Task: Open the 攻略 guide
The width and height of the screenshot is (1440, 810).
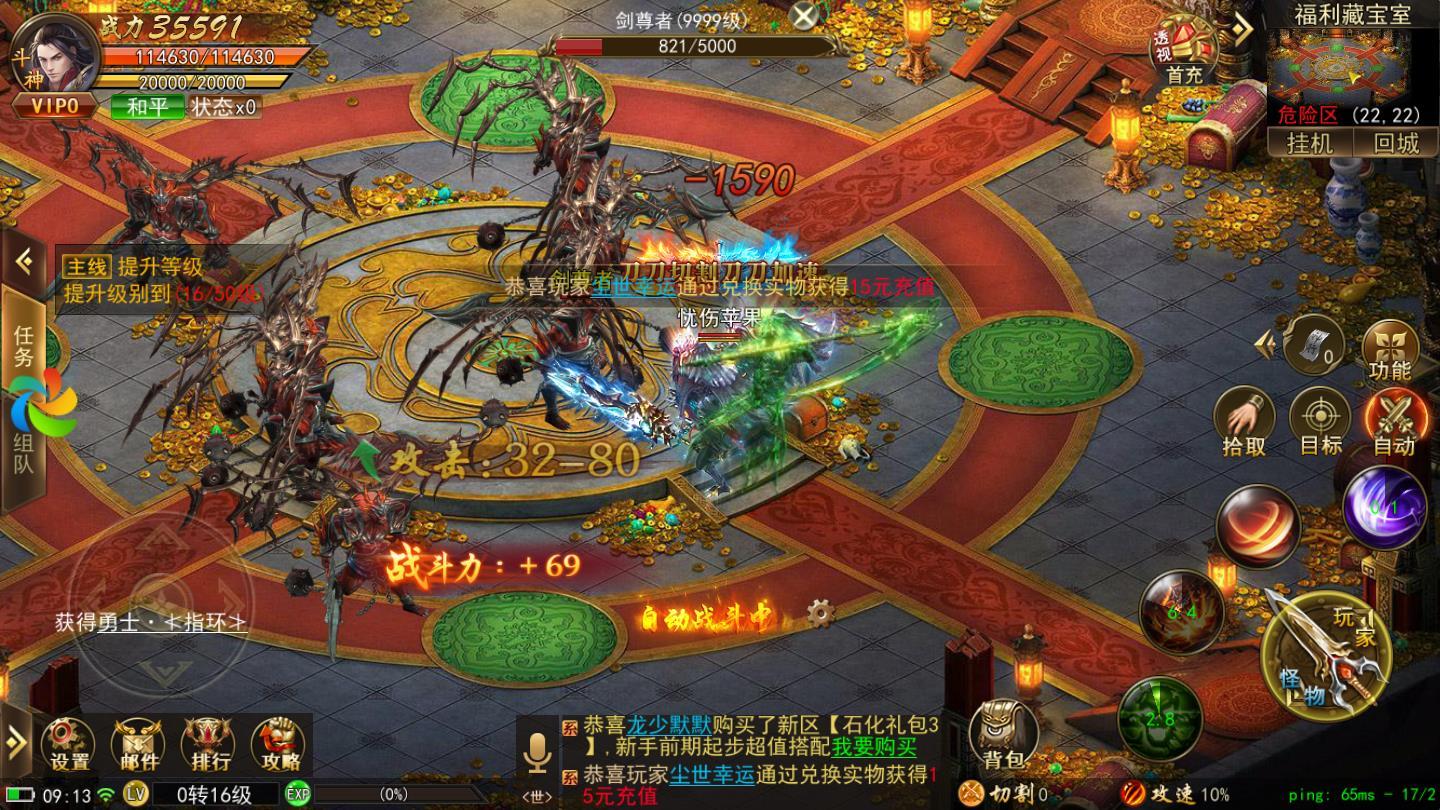Action: [x=277, y=747]
